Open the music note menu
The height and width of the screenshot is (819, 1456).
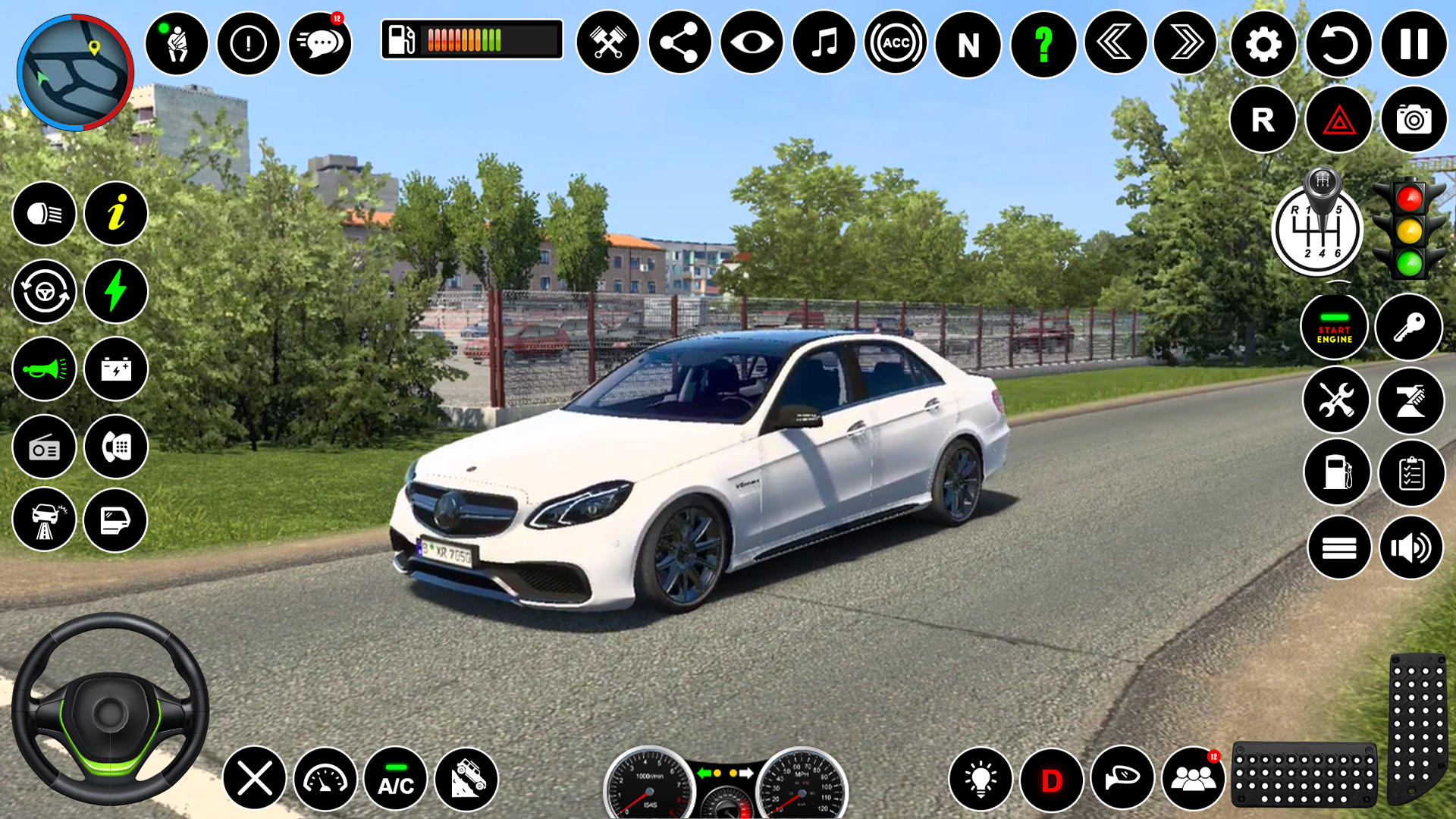coord(824,42)
